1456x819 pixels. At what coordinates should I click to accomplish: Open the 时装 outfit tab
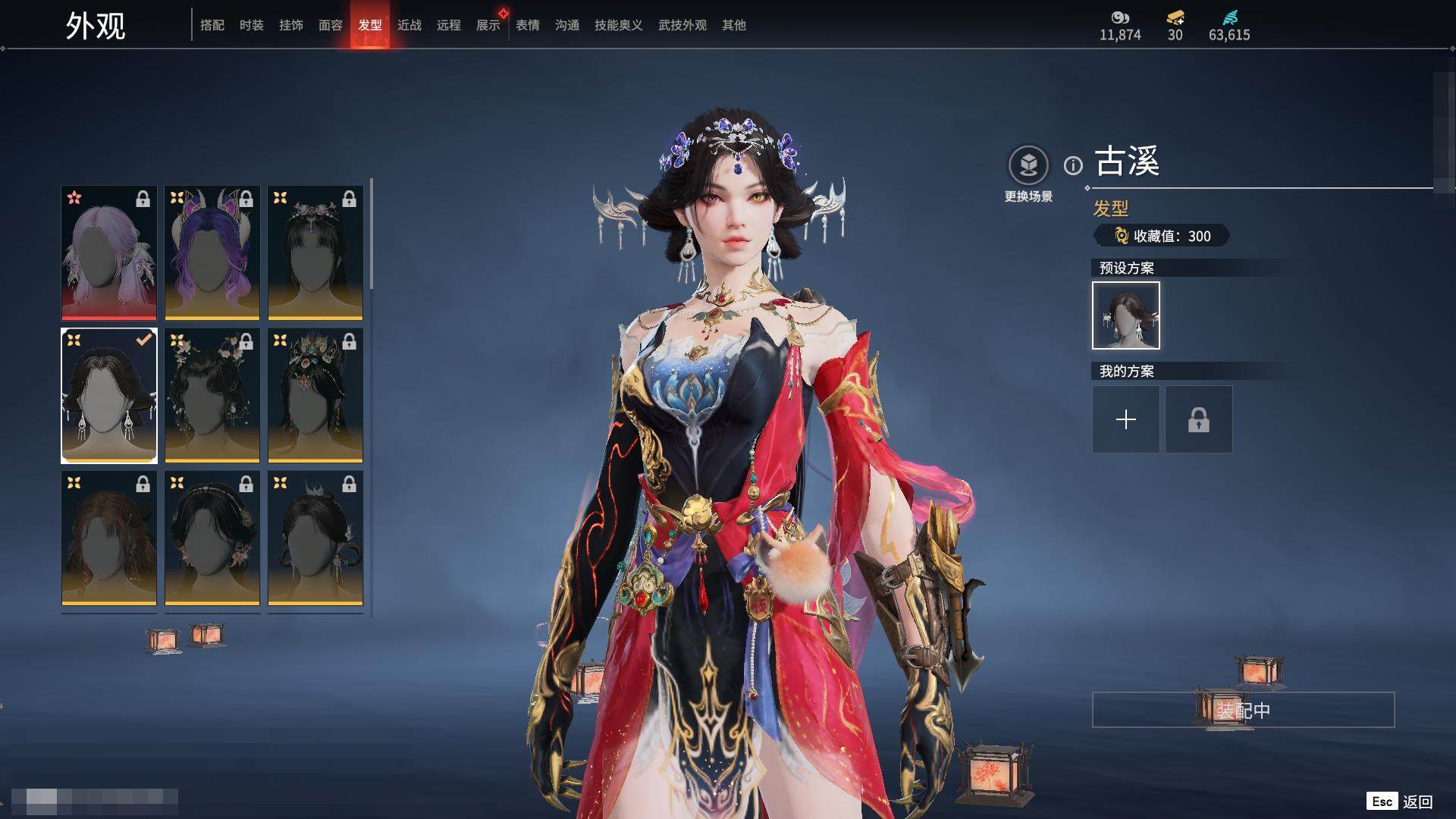252,25
